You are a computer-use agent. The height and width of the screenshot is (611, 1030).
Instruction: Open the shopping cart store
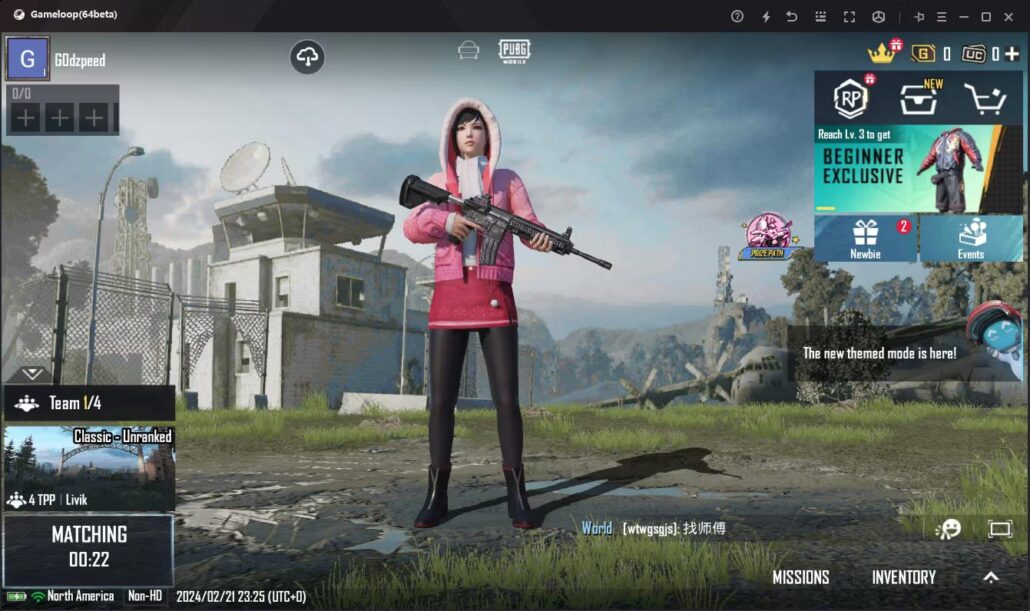pos(983,98)
